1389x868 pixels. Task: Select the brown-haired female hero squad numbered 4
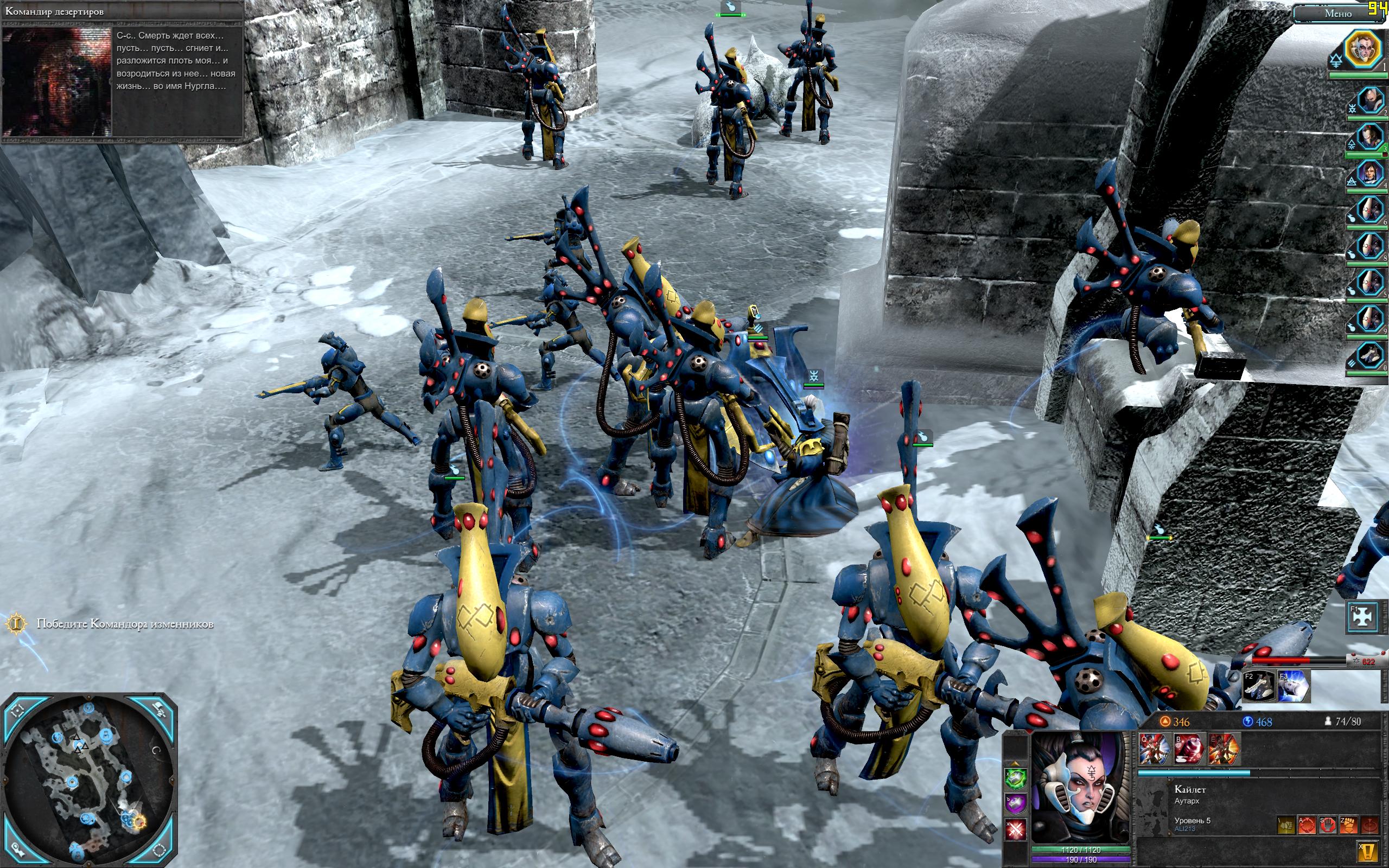click(x=1368, y=173)
